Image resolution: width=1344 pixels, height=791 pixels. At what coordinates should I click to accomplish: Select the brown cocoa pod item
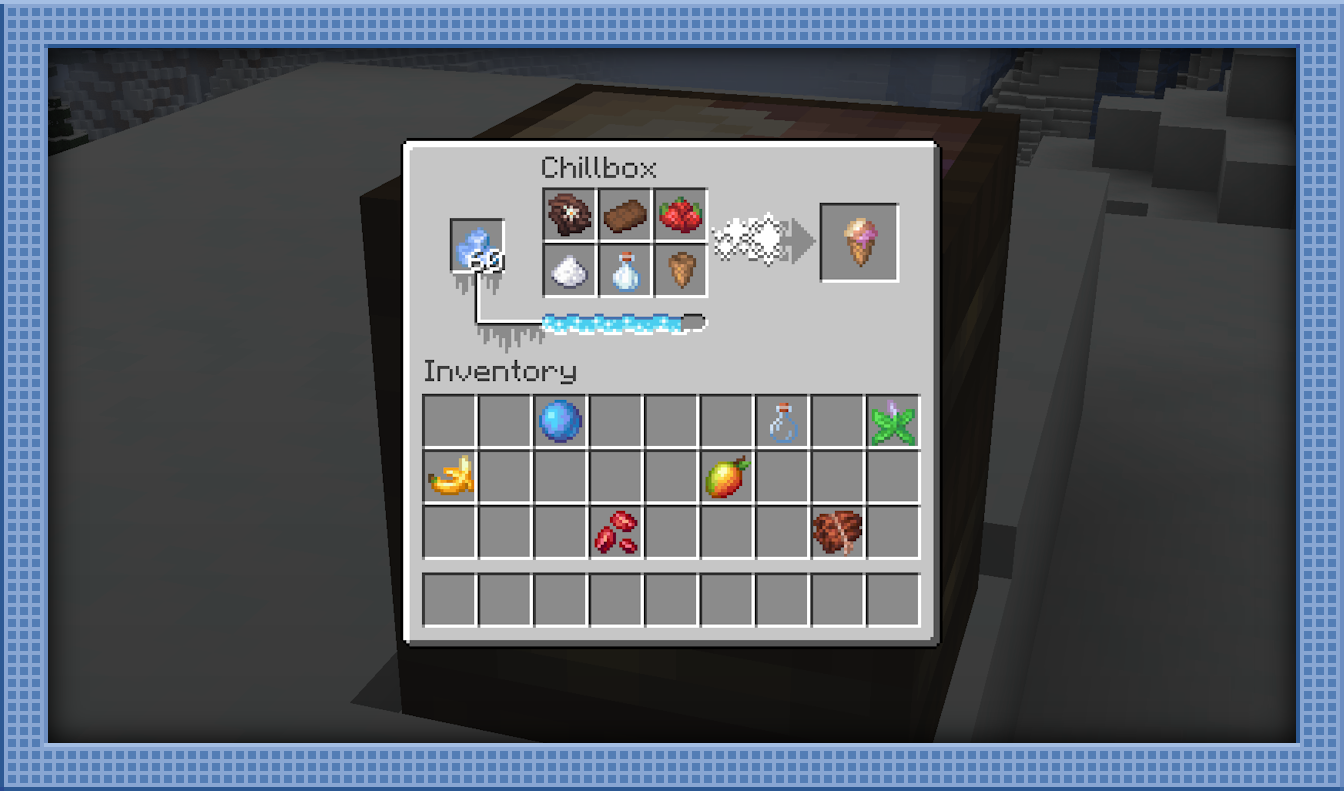click(837, 532)
